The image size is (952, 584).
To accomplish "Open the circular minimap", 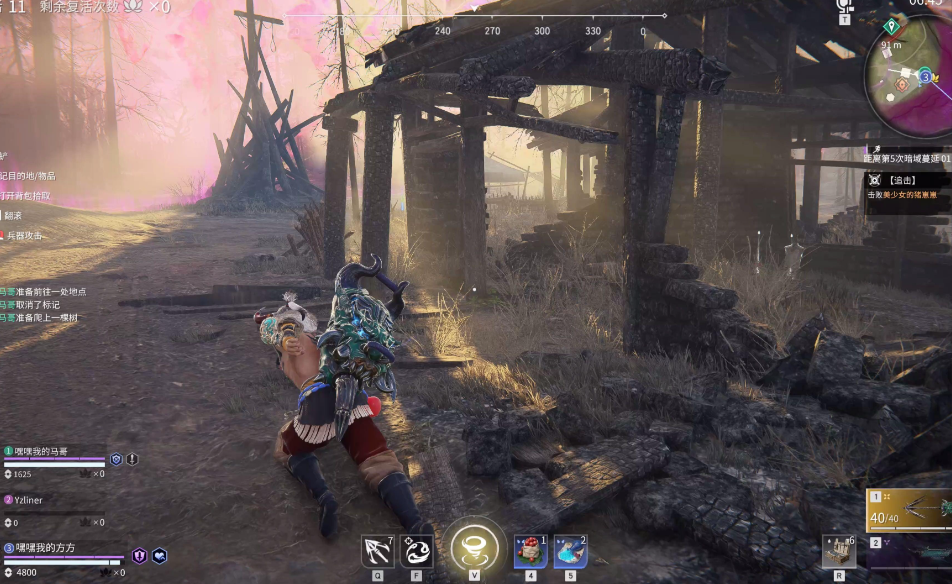I will tap(908, 80).
